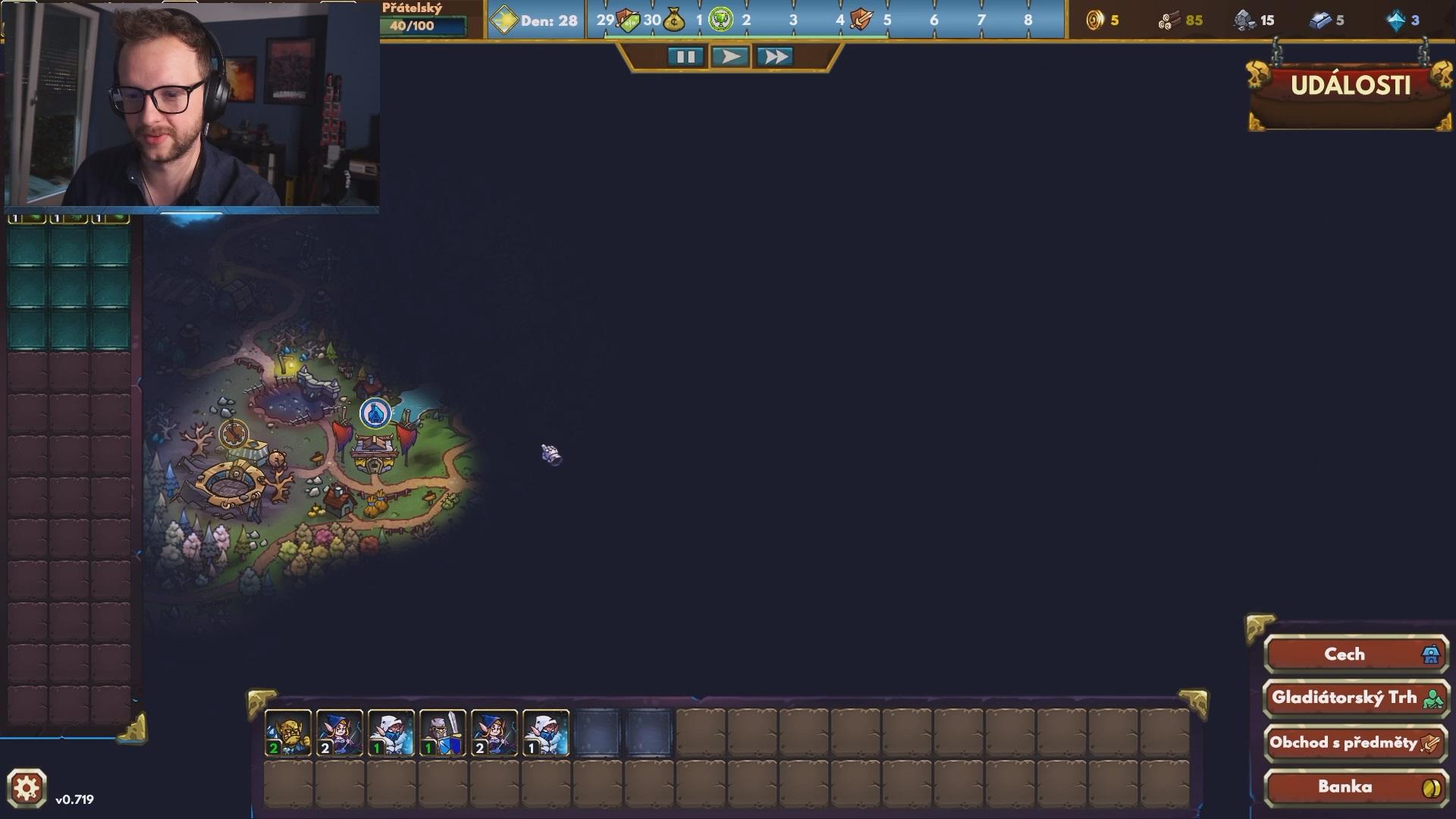Open settings with the gear button
1456x819 pixels.
pos(27,789)
